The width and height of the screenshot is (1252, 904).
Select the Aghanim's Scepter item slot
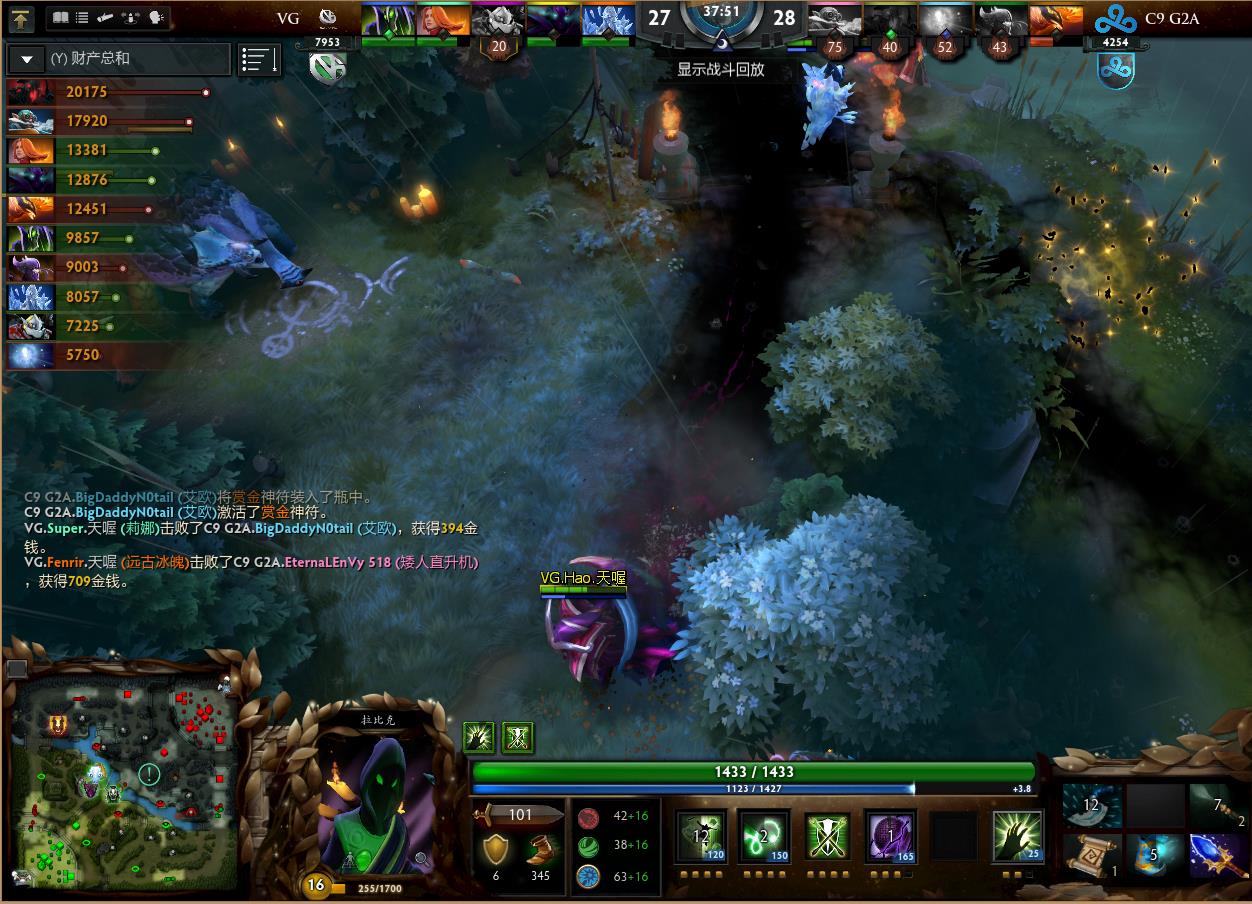tap(1219, 855)
